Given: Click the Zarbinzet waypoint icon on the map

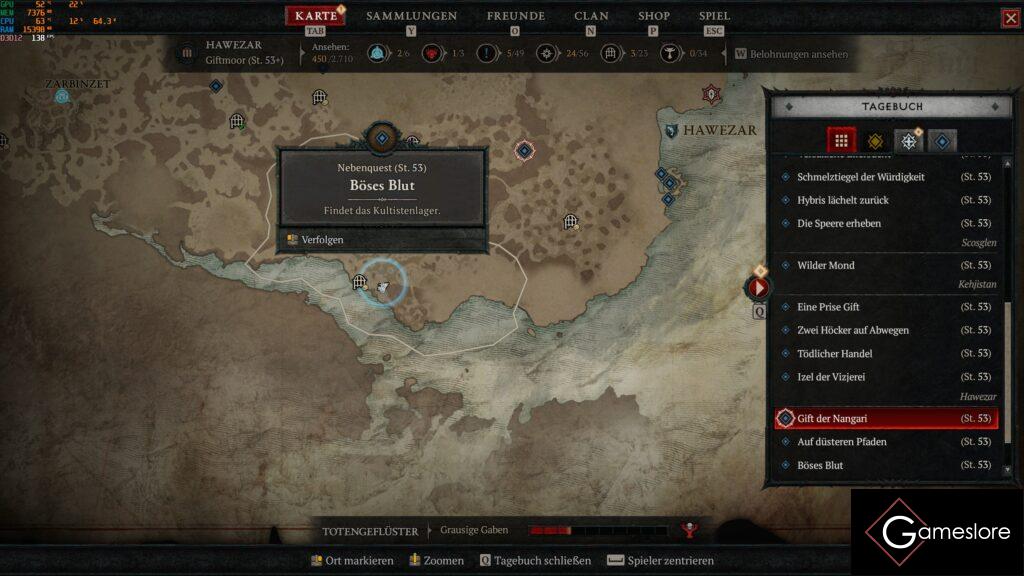Looking at the screenshot, I should tap(62, 96).
